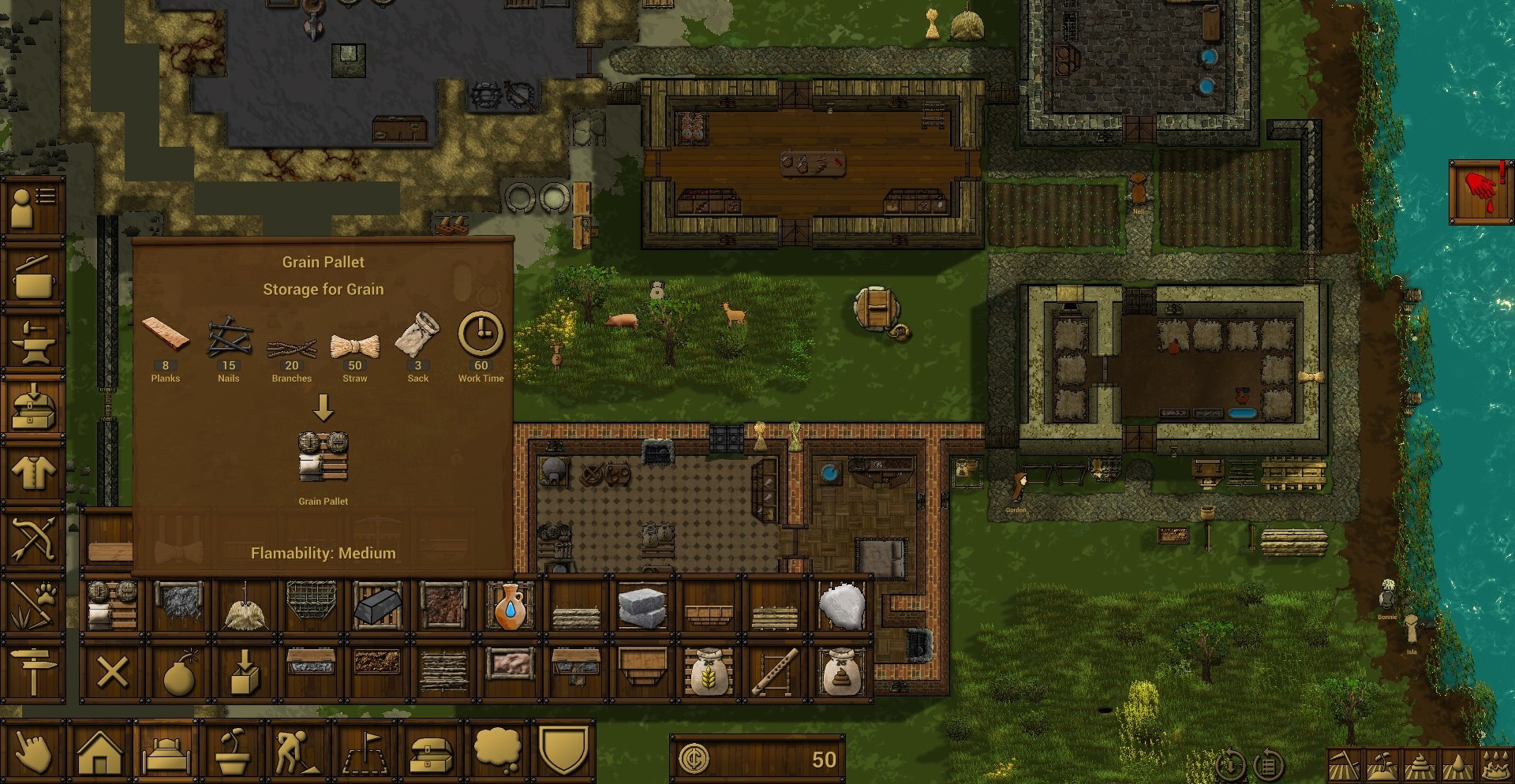Viewport: 1515px width, 784px height.
Task: Select the wheat grain sack storage
Action: point(708,673)
